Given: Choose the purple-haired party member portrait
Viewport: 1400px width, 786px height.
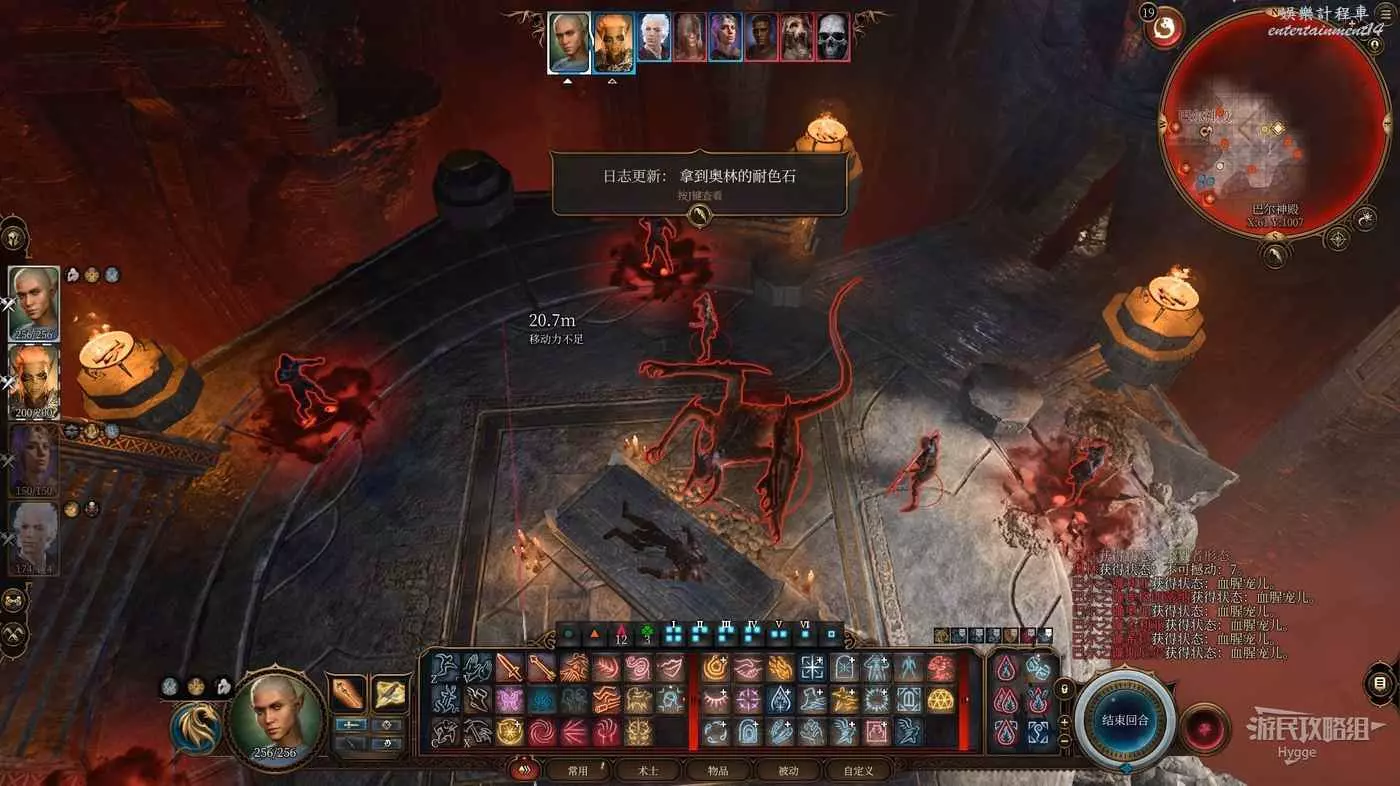Looking at the screenshot, I should 34,458.
